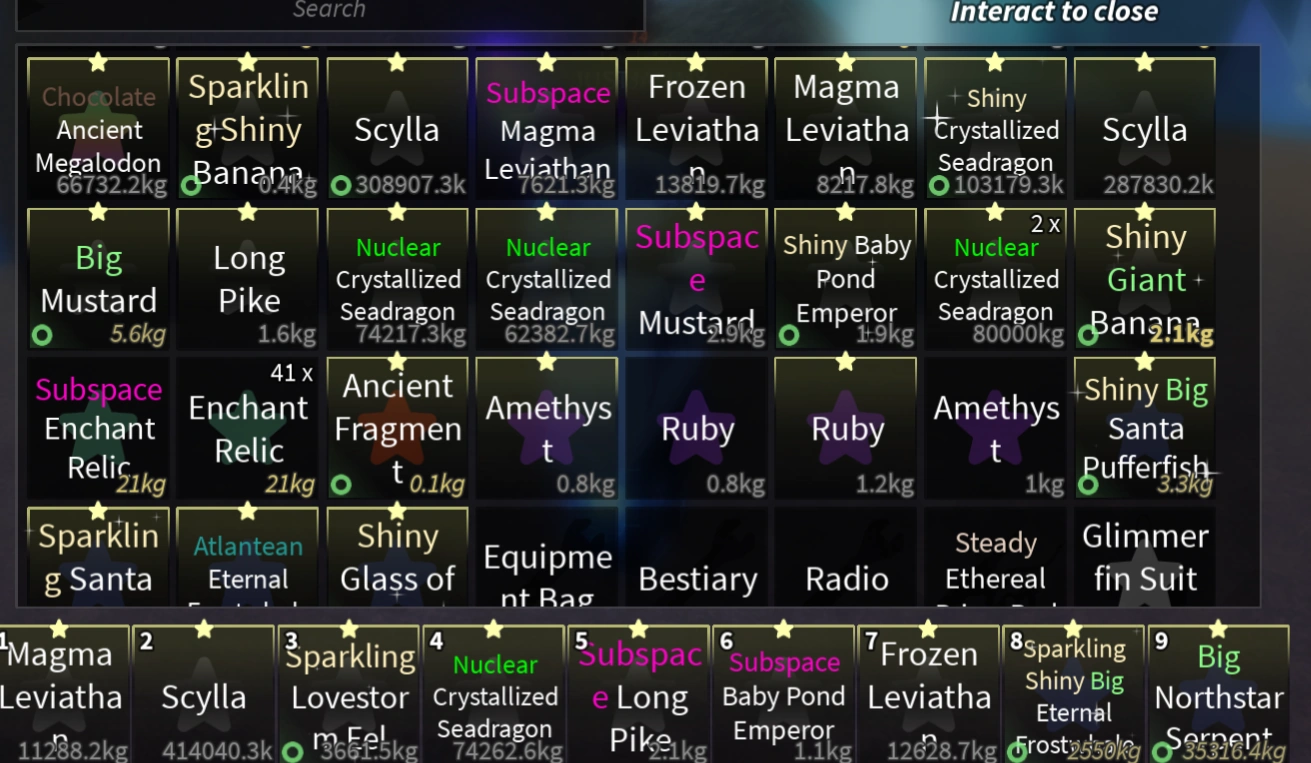Click the Interact to close label
Image resolution: width=1311 pixels, height=763 pixels.
(1055, 13)
